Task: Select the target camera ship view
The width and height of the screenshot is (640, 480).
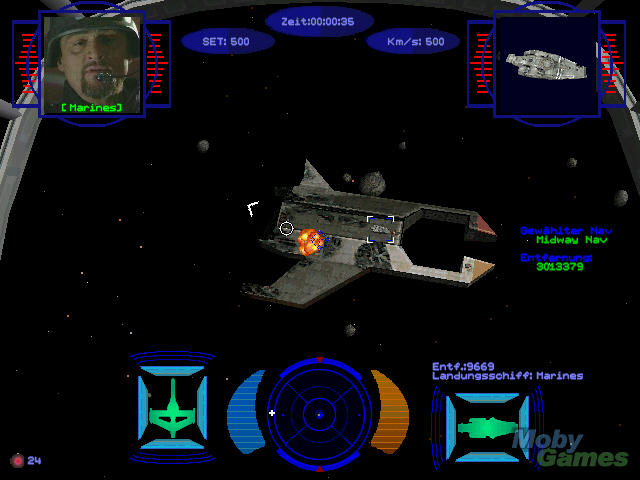Action: click(545, 62)
